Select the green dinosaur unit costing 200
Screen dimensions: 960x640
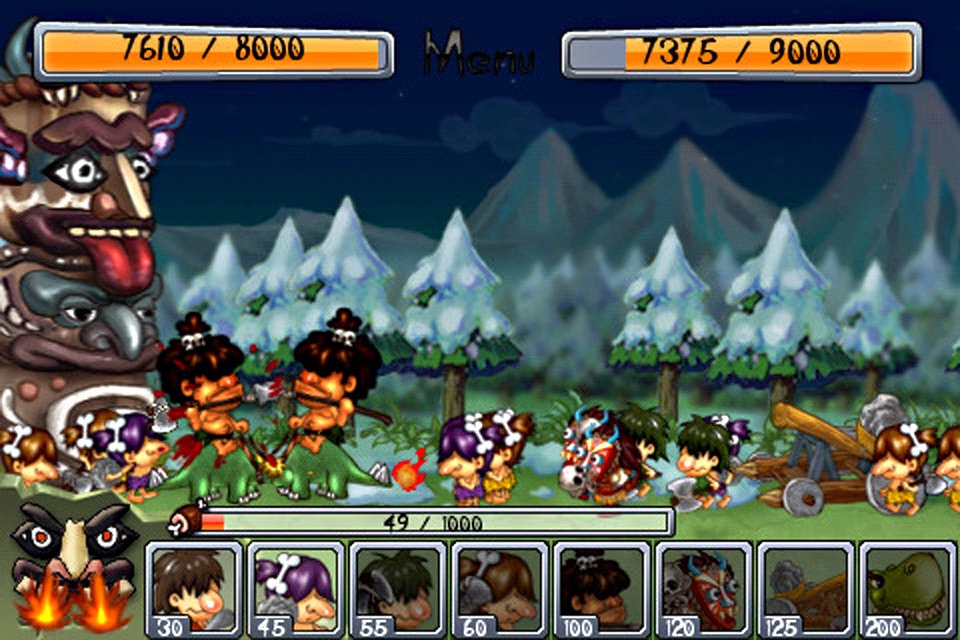(907, 590)
